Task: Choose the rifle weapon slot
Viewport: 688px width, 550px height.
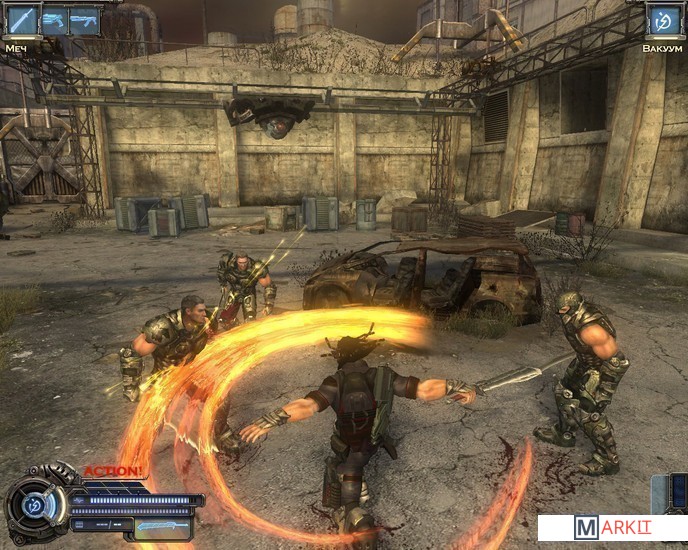Action: pyautogui.click(x=84, y=20)
